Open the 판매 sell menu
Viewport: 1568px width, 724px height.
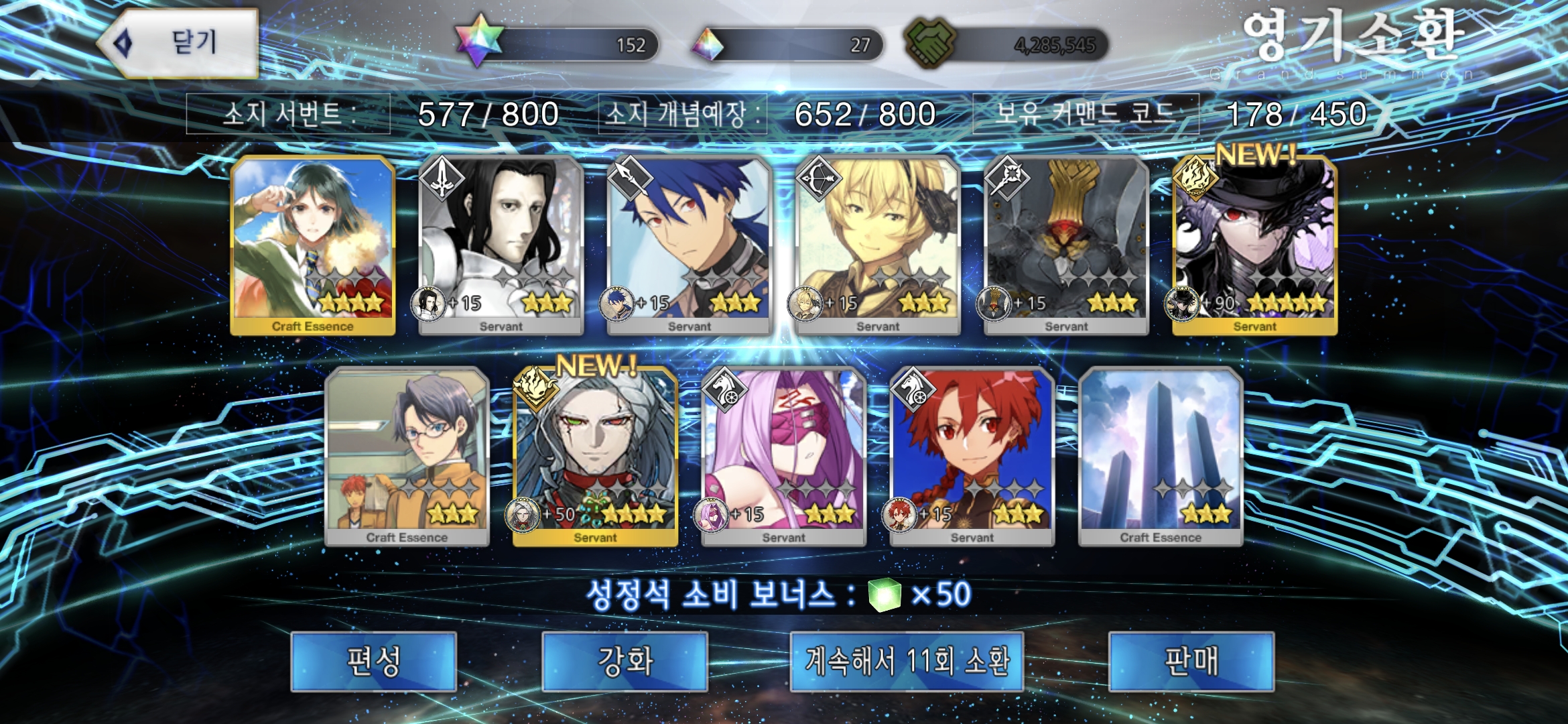[1191, 662]
